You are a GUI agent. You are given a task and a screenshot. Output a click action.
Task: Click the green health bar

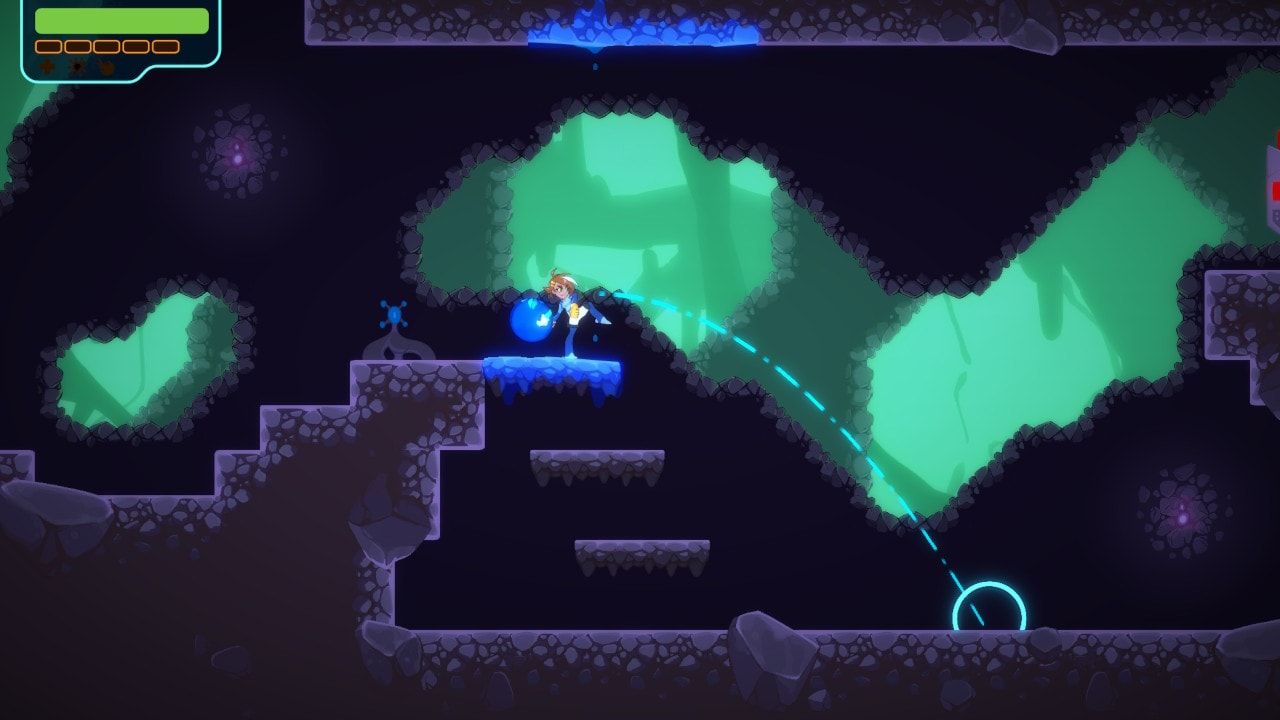point(120,20)
